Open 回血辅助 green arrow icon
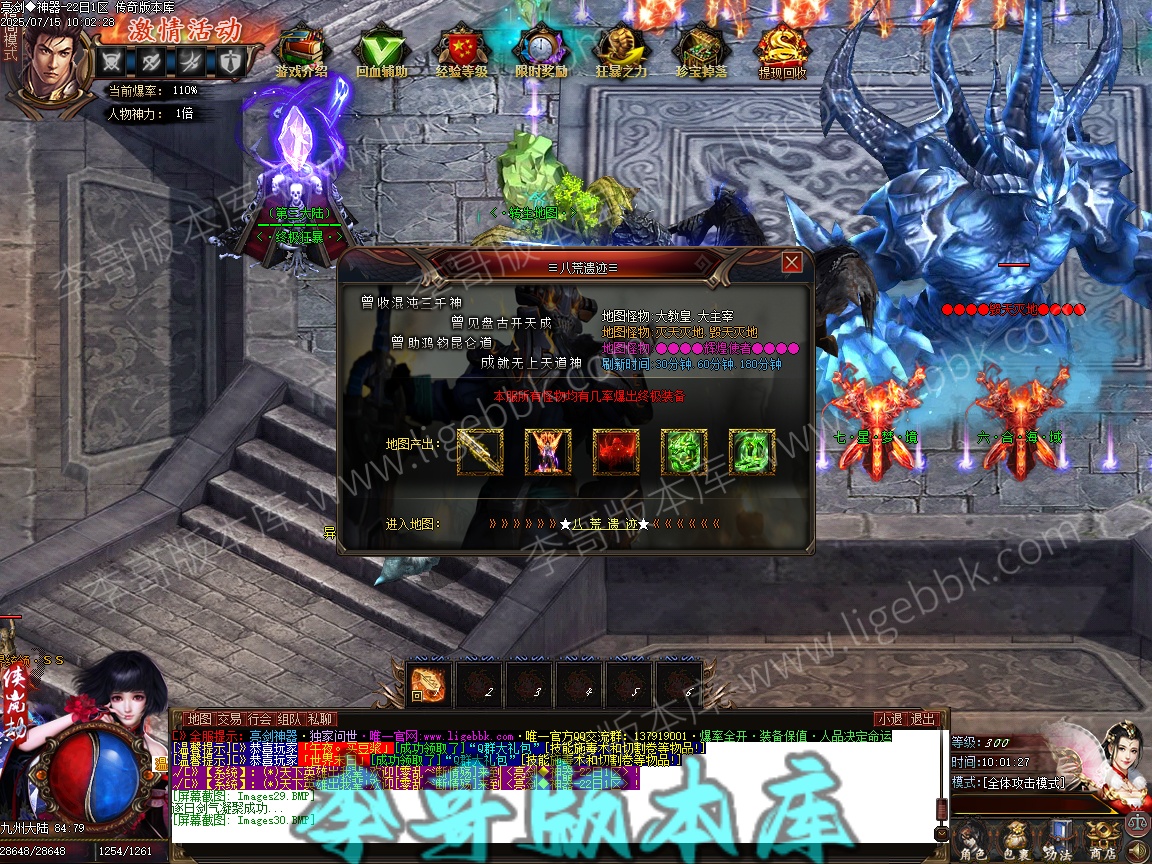The height and width of the screenshot is (864, 1152). point(381,48)
